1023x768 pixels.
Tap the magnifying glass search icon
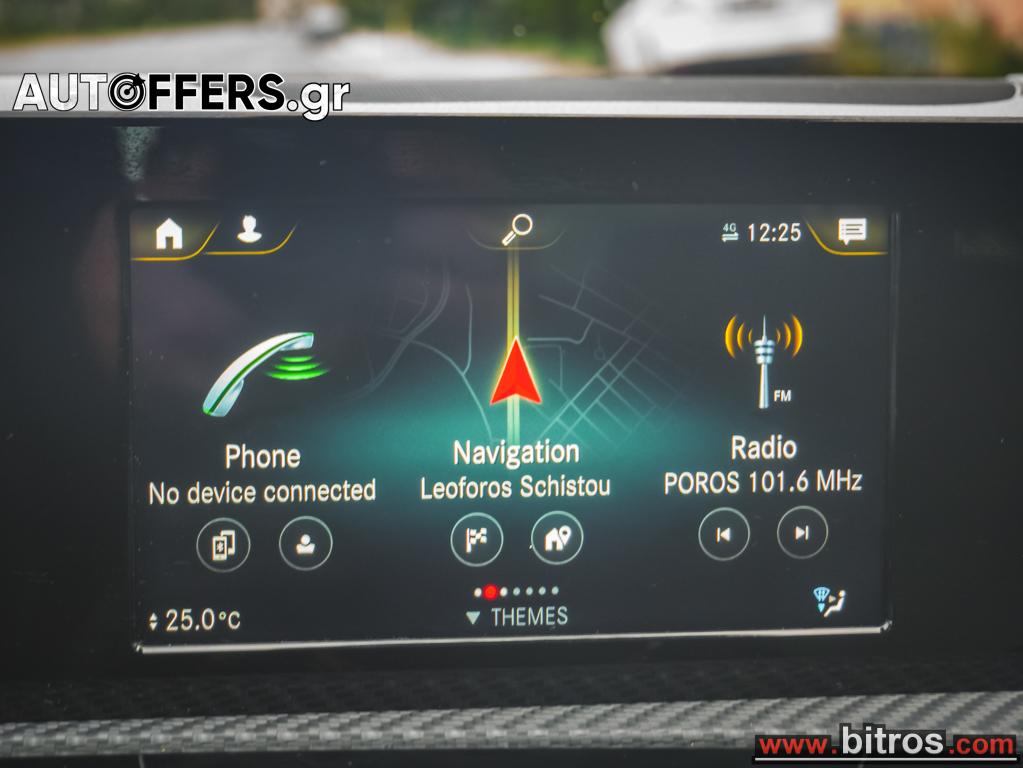[x=516, y=230]
